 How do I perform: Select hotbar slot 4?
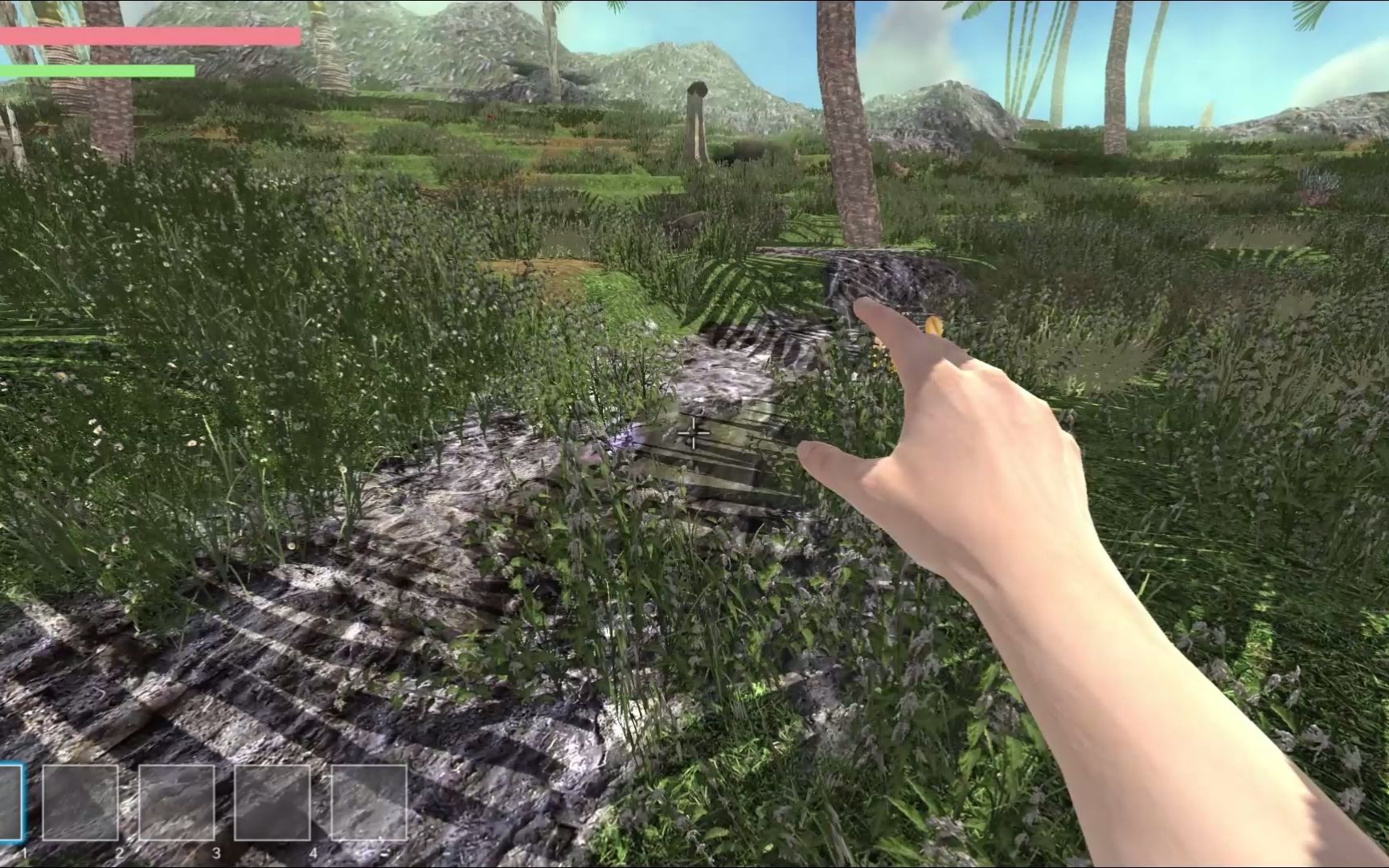(272, 804)
